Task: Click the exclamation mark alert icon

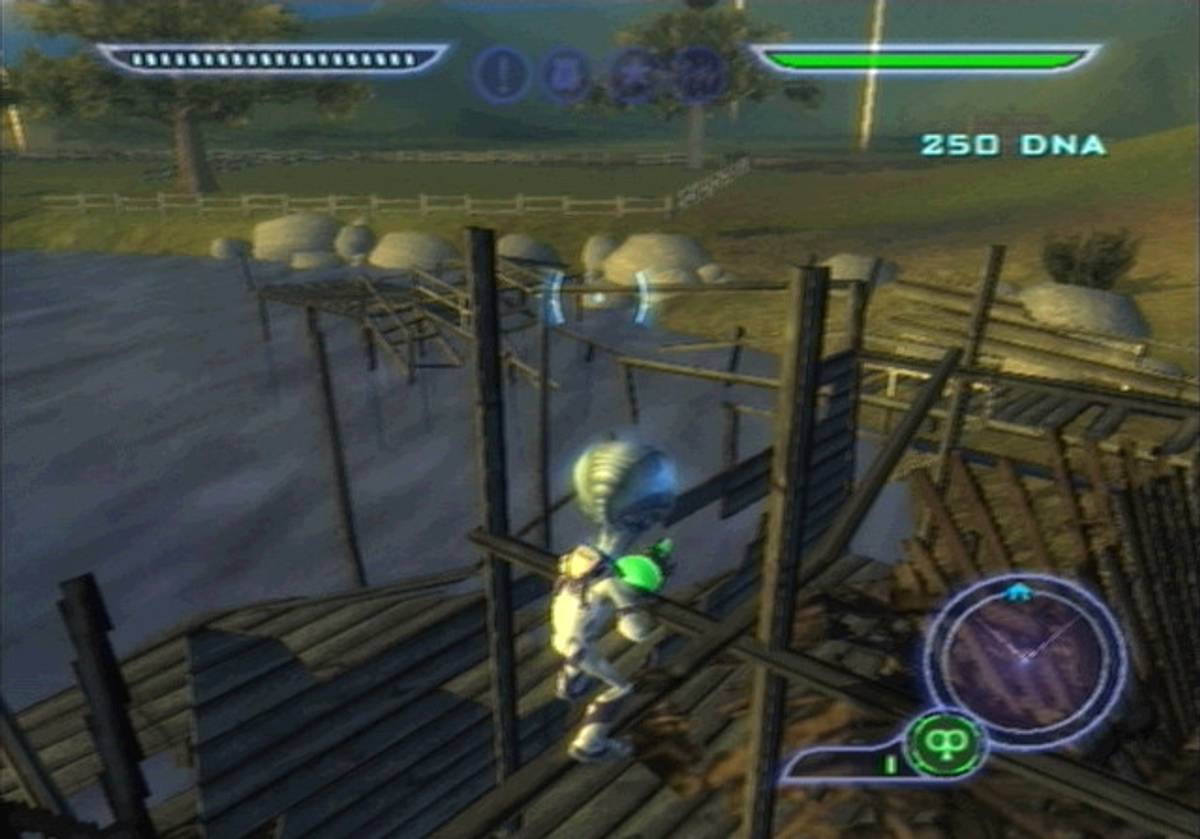Action: [x=502, y=74]
